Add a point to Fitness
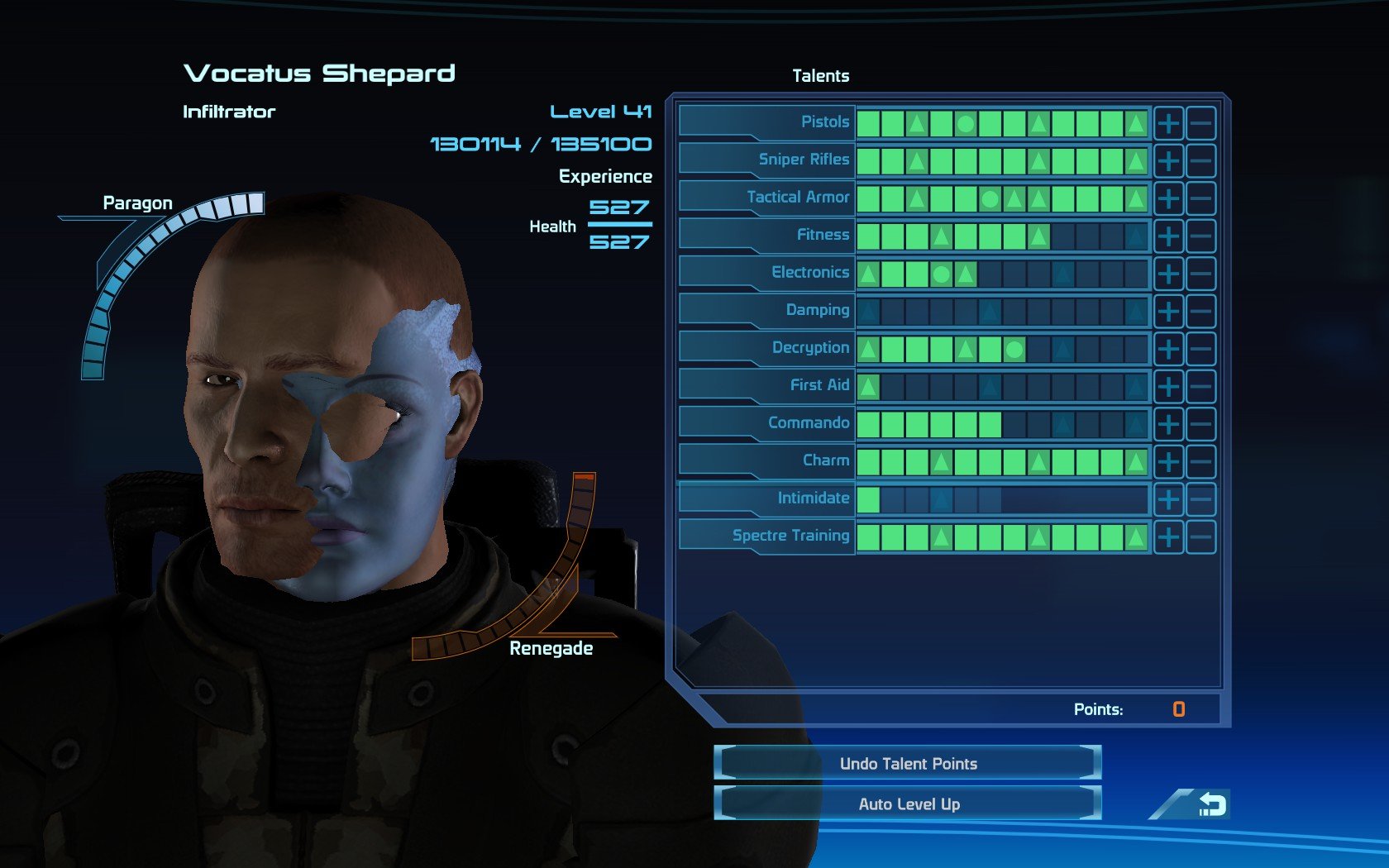The height and width of the screenshot is (868, 1389). (1168, 236)
